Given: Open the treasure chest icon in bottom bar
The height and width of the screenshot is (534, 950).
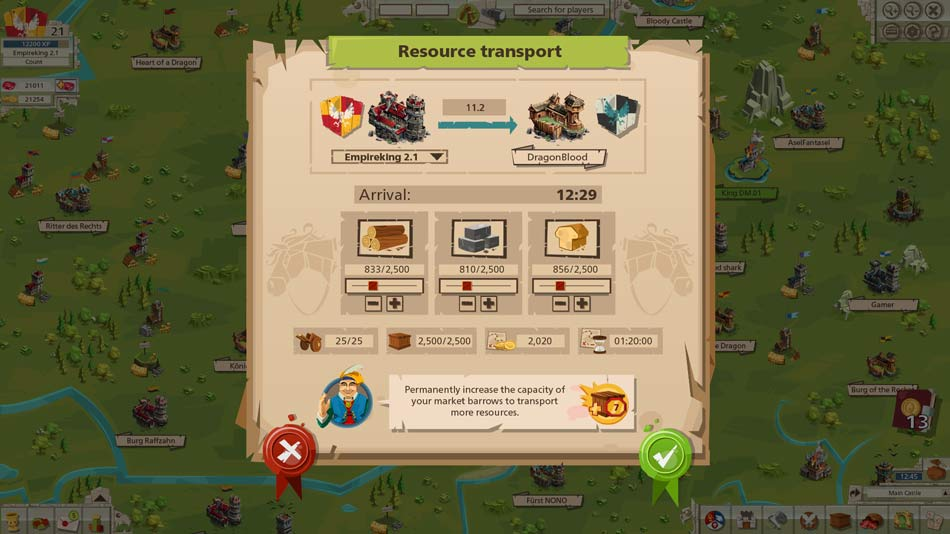Looking at the screenshot, I should [840, 521].
